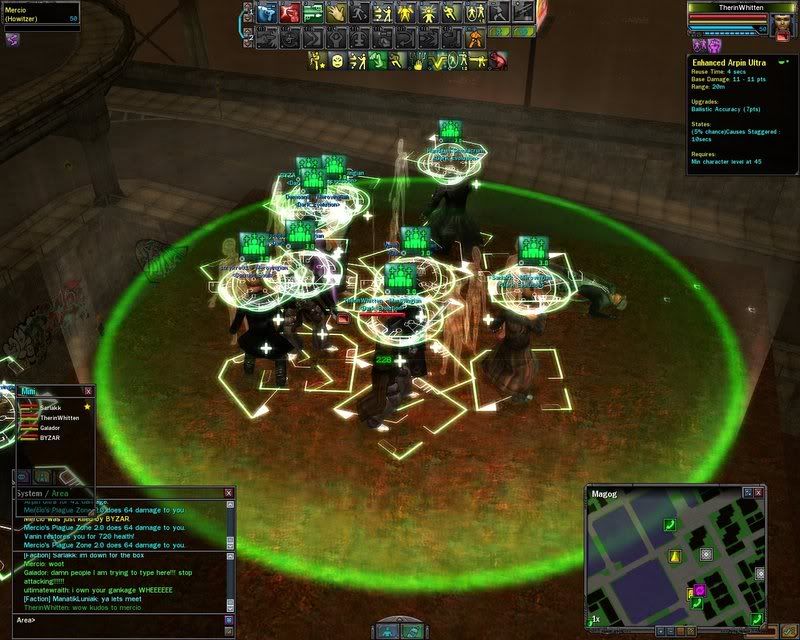The image size is (800, 640).
Task: Close the System / Area chat window
Action: pos(229,493)
